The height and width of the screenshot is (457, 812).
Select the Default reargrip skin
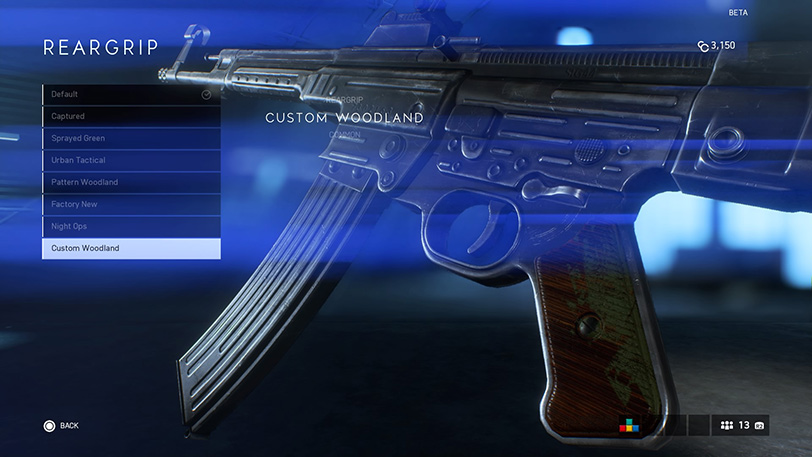click(x=130, y=95)
